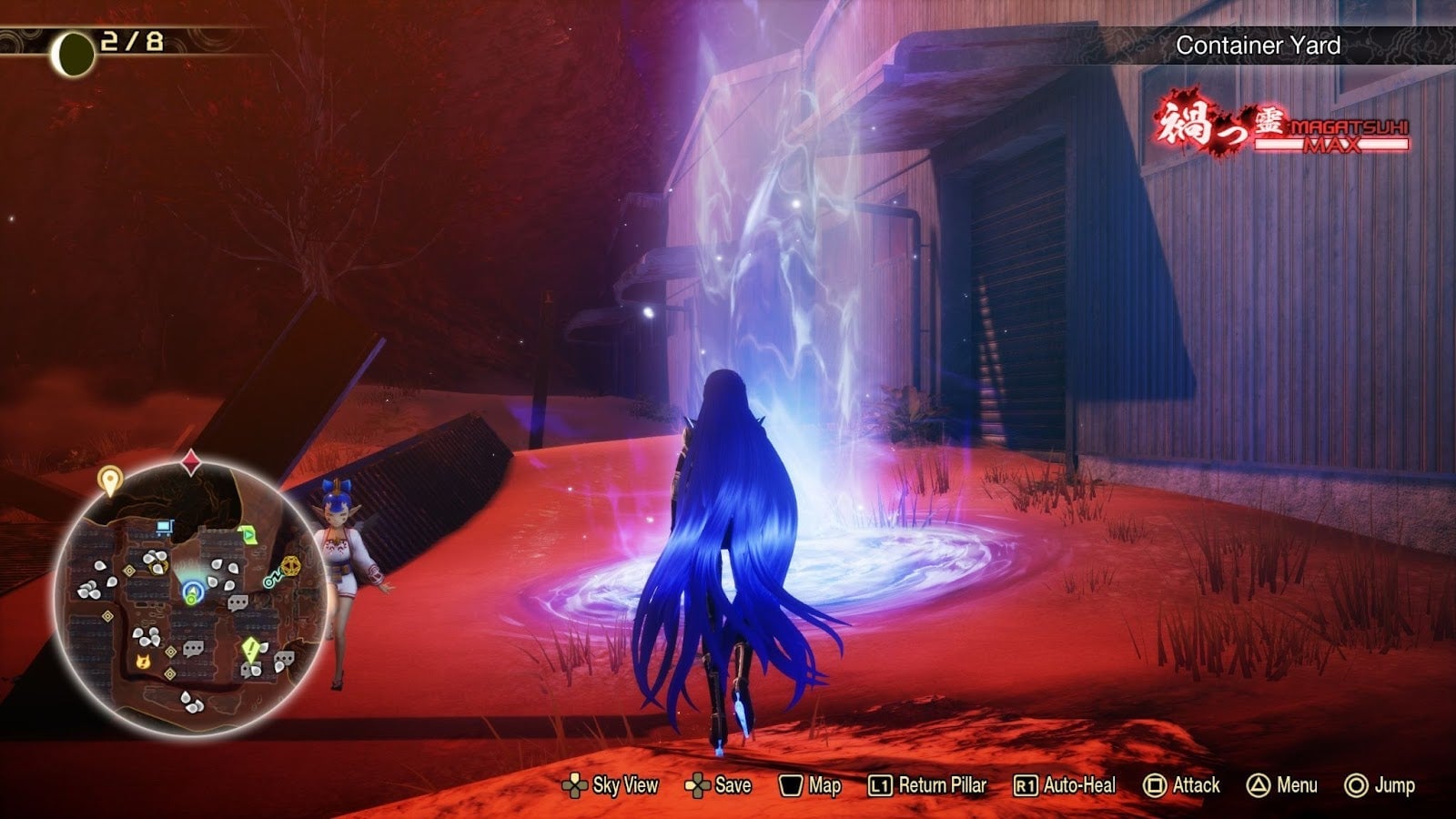
Task: Click a speech bubble NPC icon on minimap
Action: 237,602
